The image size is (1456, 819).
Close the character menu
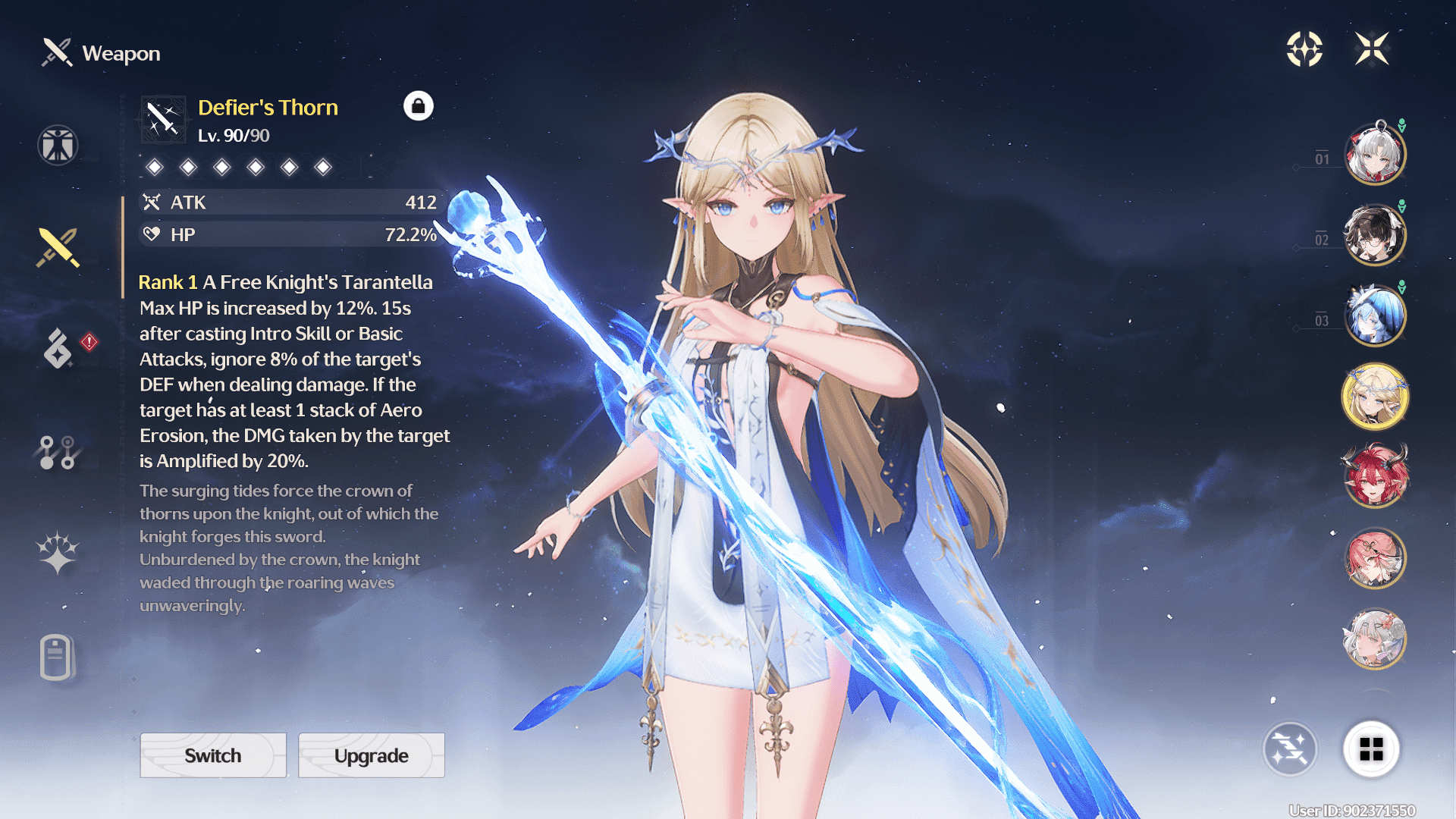(x=1372, y=49)
